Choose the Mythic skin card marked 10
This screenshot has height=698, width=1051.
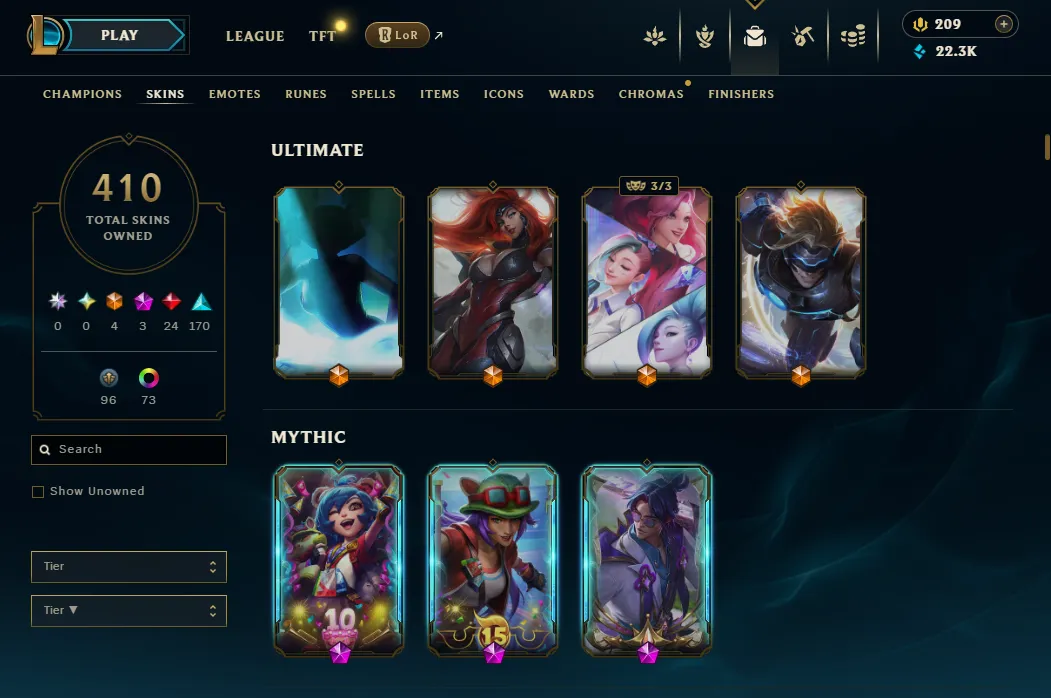point(339,558)
